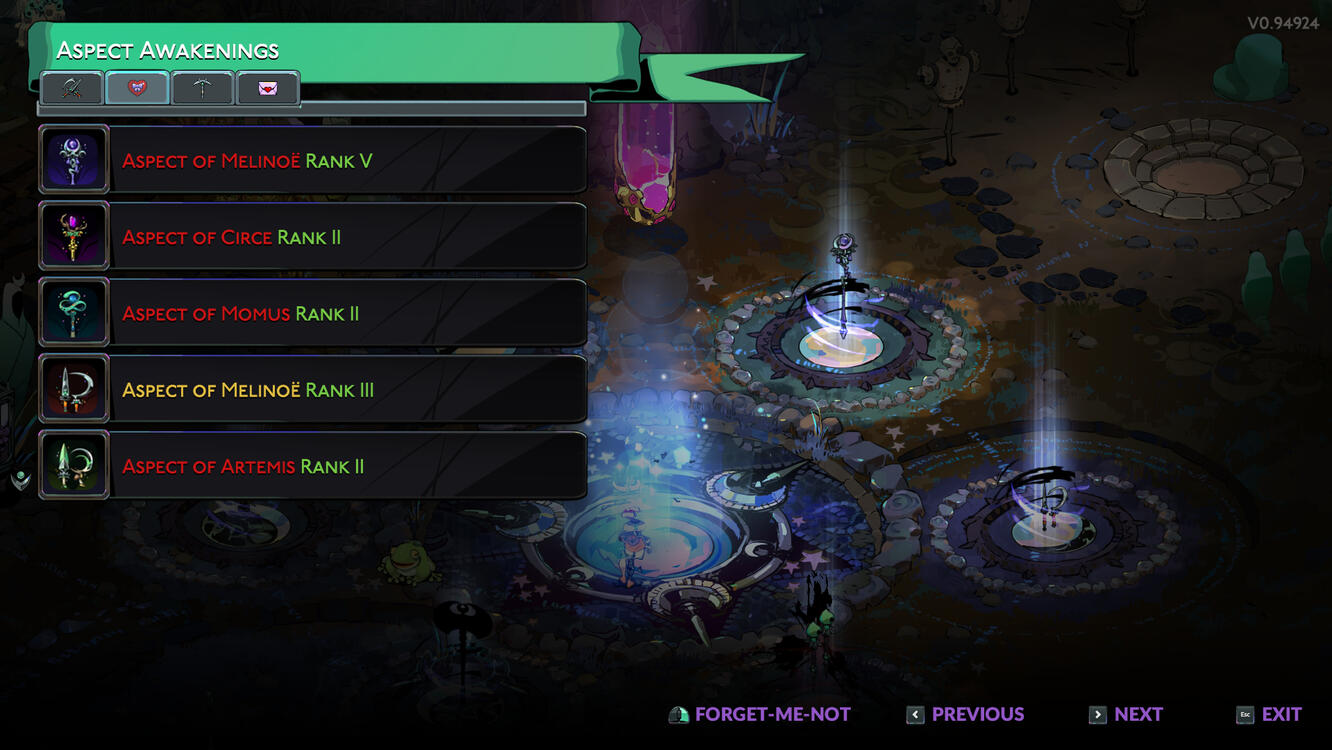
Task: Click the Next navigation button
Action: 1136,714
